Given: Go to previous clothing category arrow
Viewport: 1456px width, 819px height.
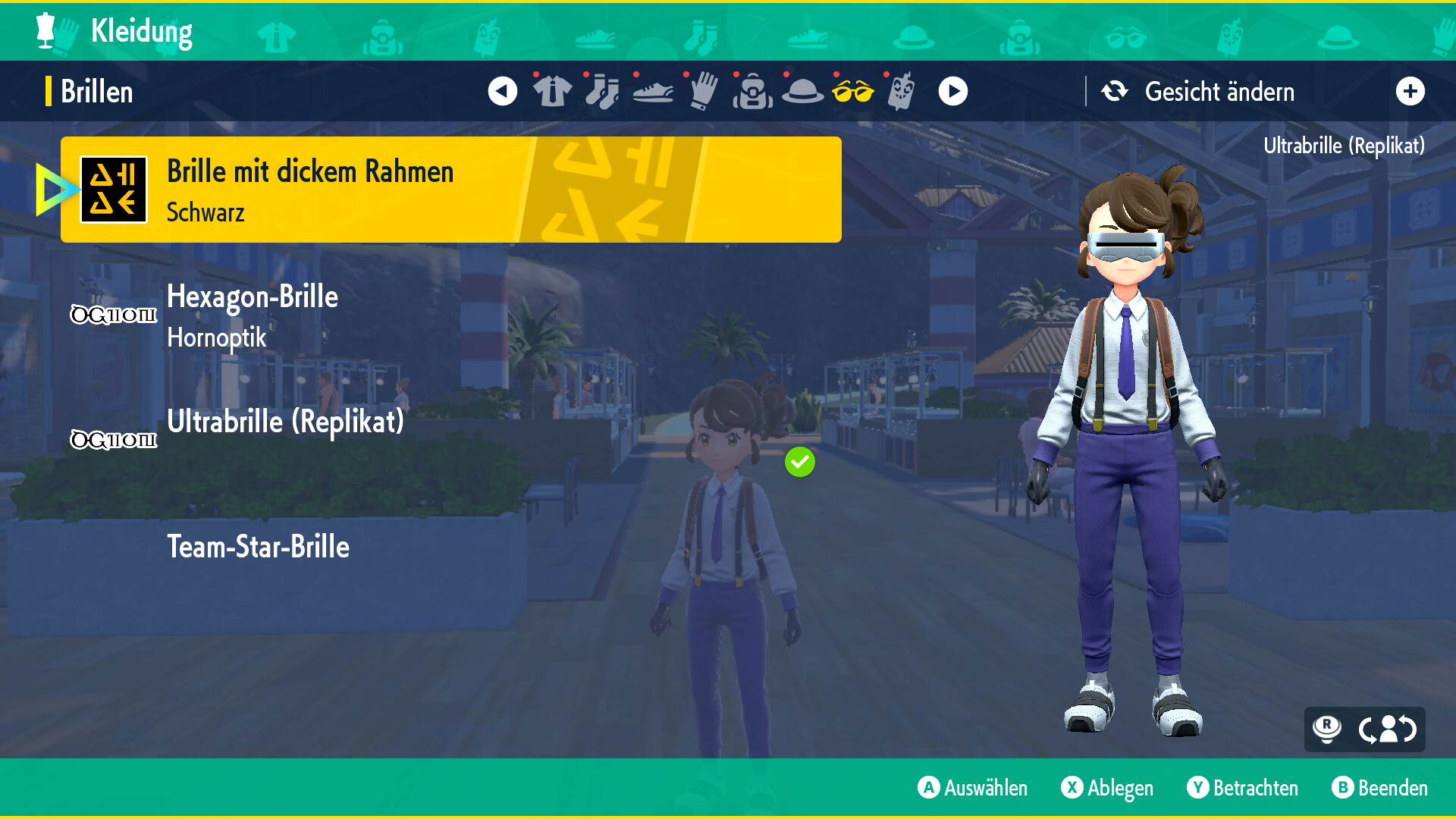Looking at the screenshot, I should (x=502, y=92).
